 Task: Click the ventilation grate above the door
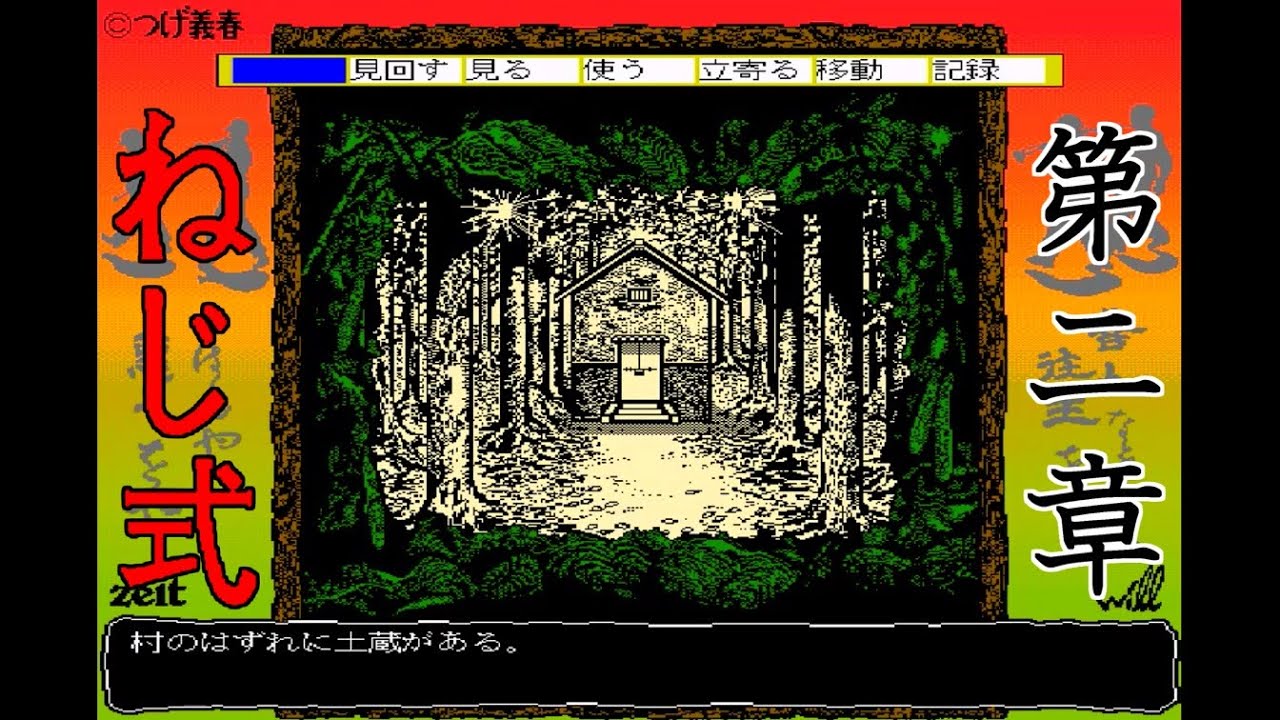click(x=639, y=295)
